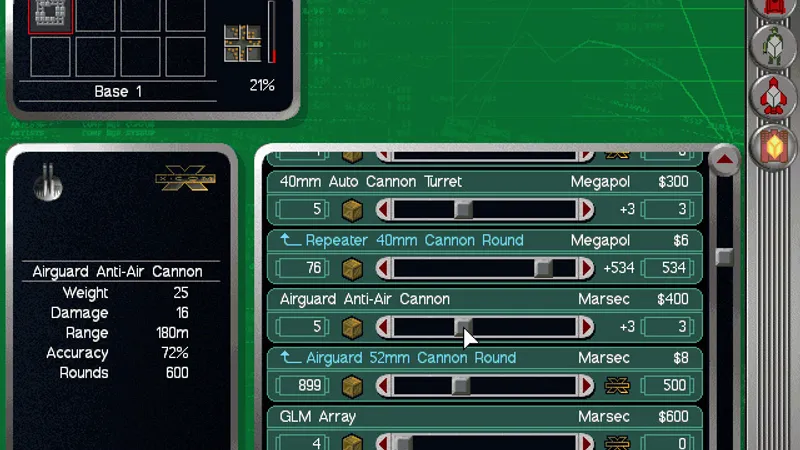Click the 40mm Auto Cannon Turret slider handle
Screen dimensions: 800x450
[x=463, y=210]
